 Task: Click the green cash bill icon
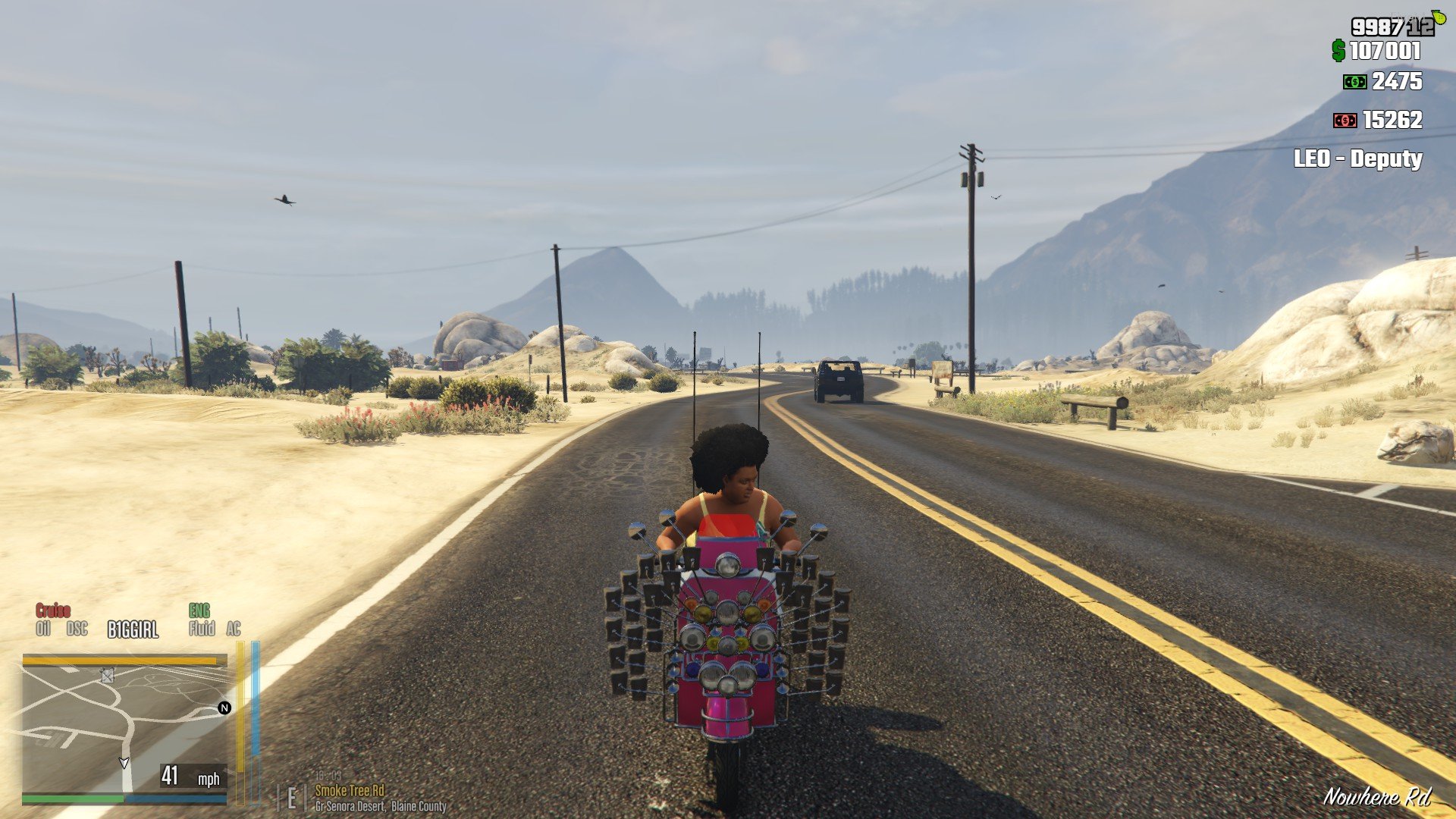(1354, 82)
